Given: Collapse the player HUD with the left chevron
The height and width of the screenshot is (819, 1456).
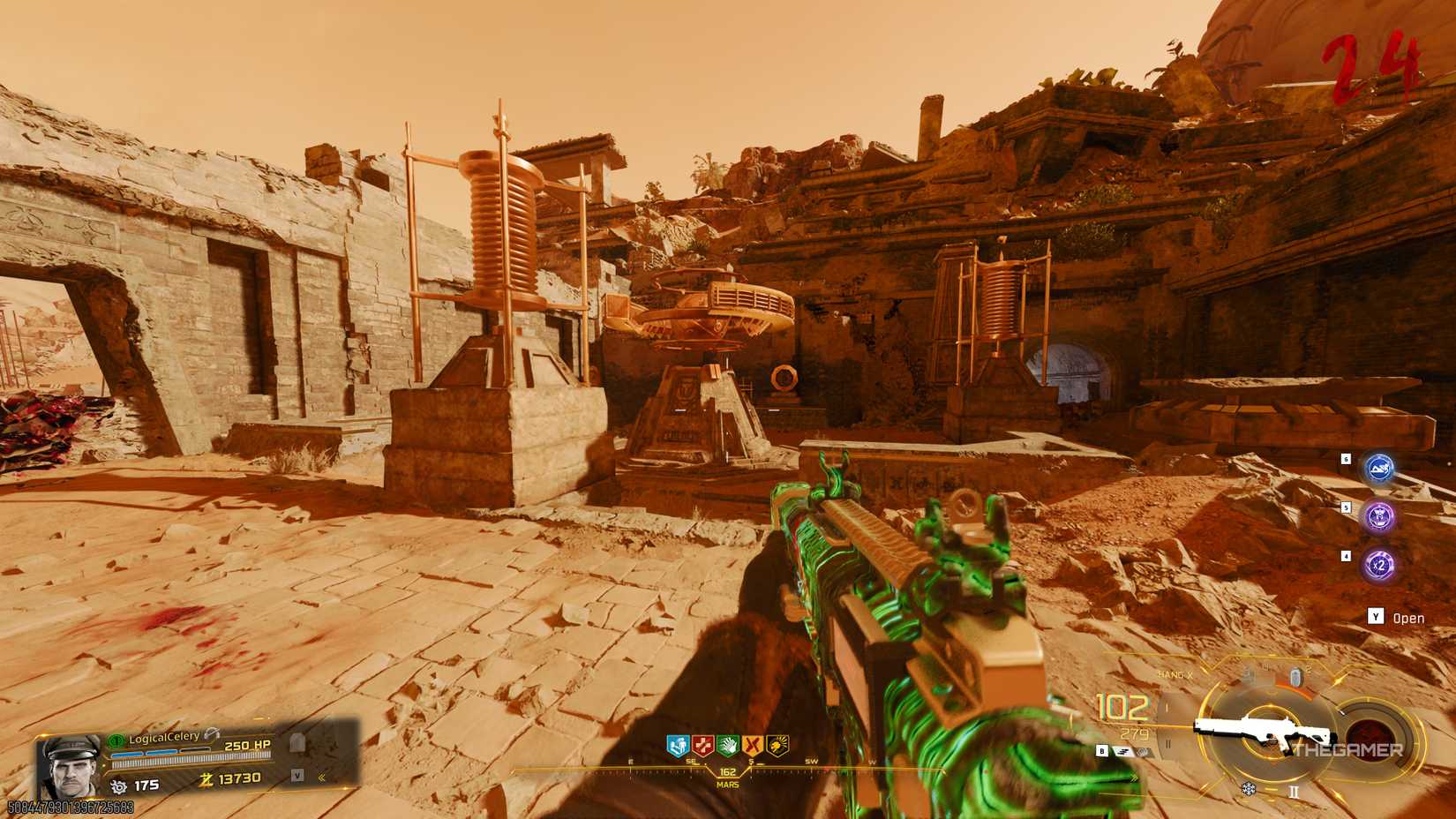Looking at the screenshot, I should [x=321, y=778].
